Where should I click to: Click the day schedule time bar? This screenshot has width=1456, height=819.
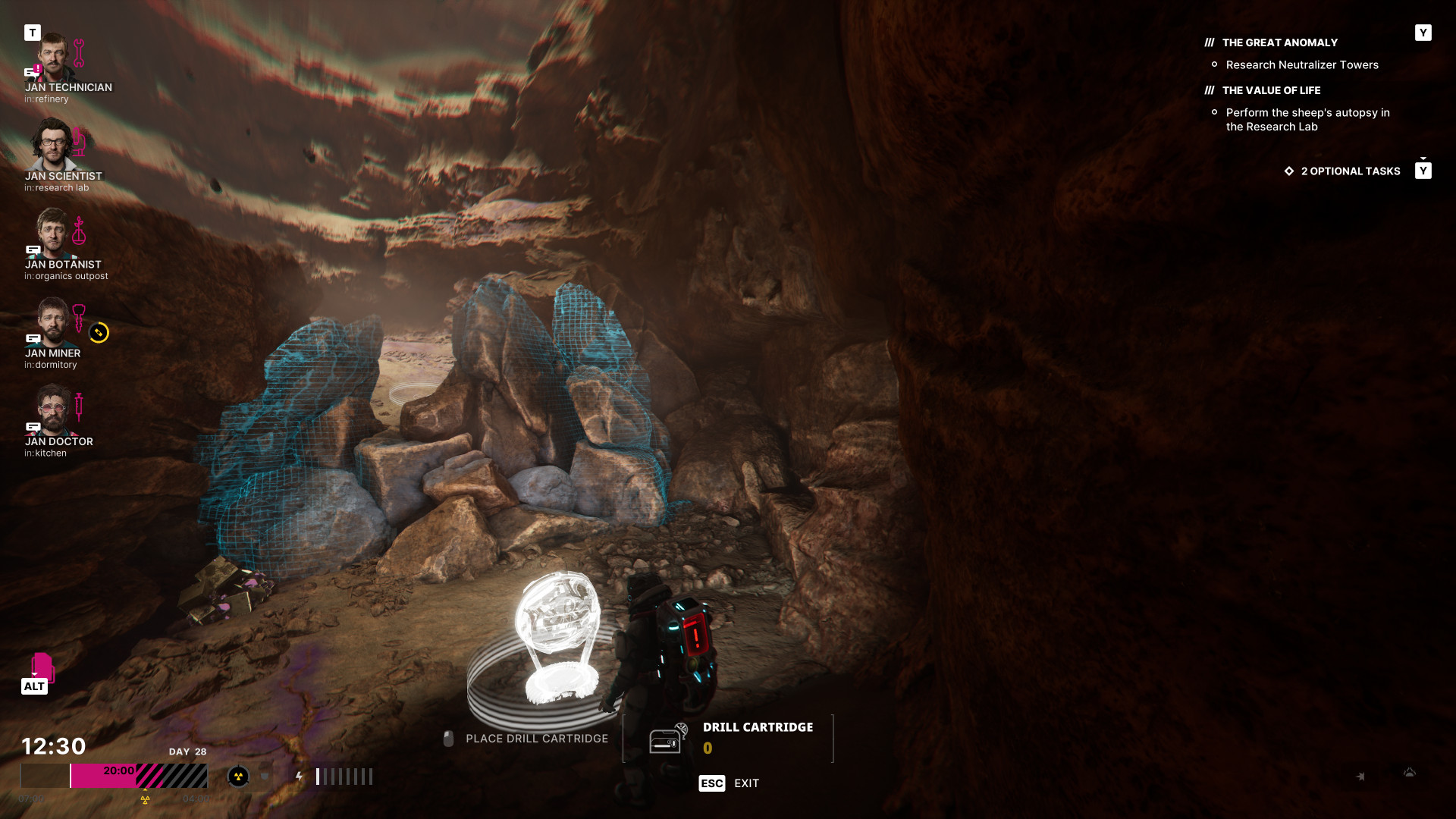tap(114, 776)
